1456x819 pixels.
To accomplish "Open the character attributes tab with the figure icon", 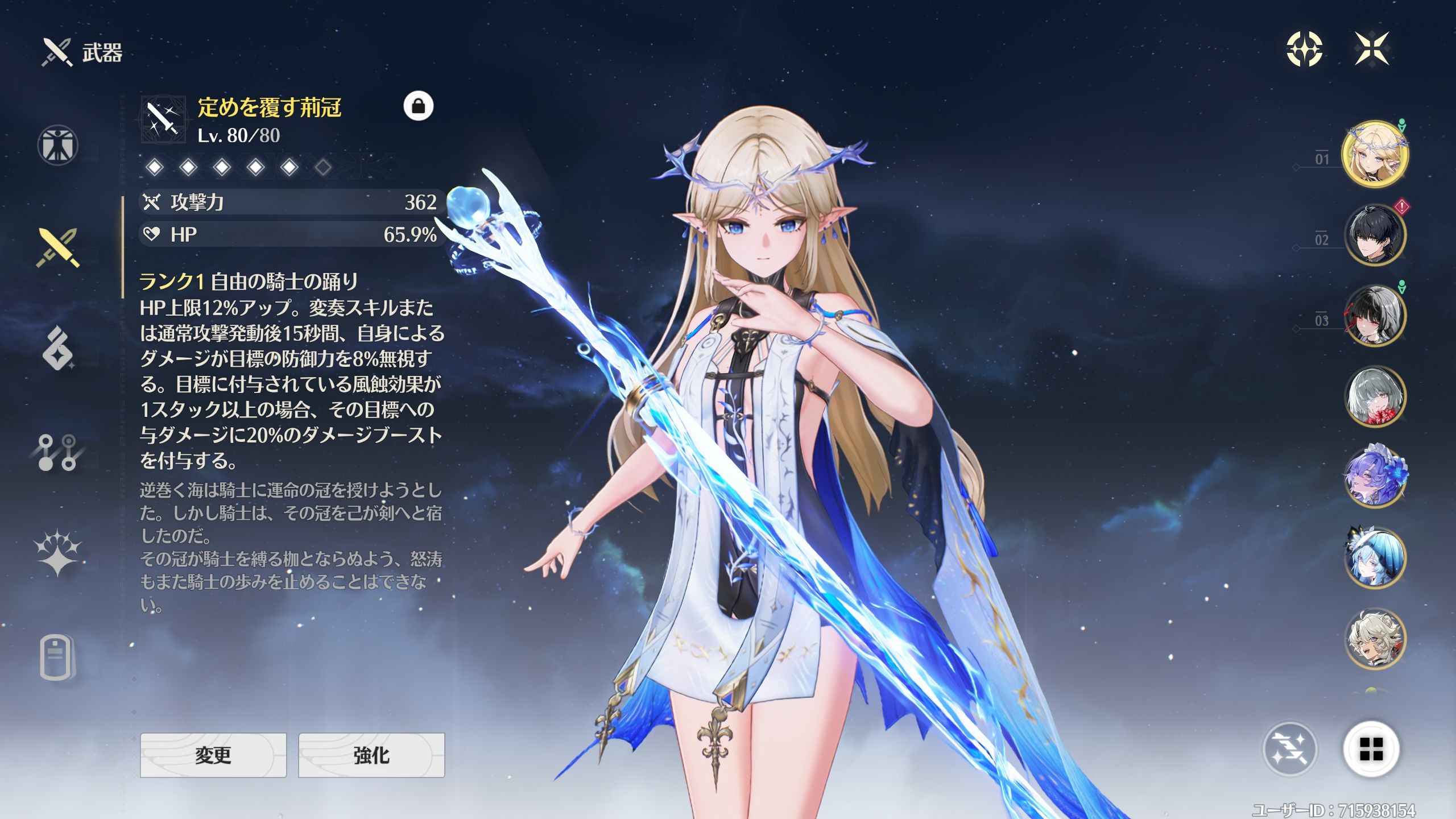I will pos(57,145).
